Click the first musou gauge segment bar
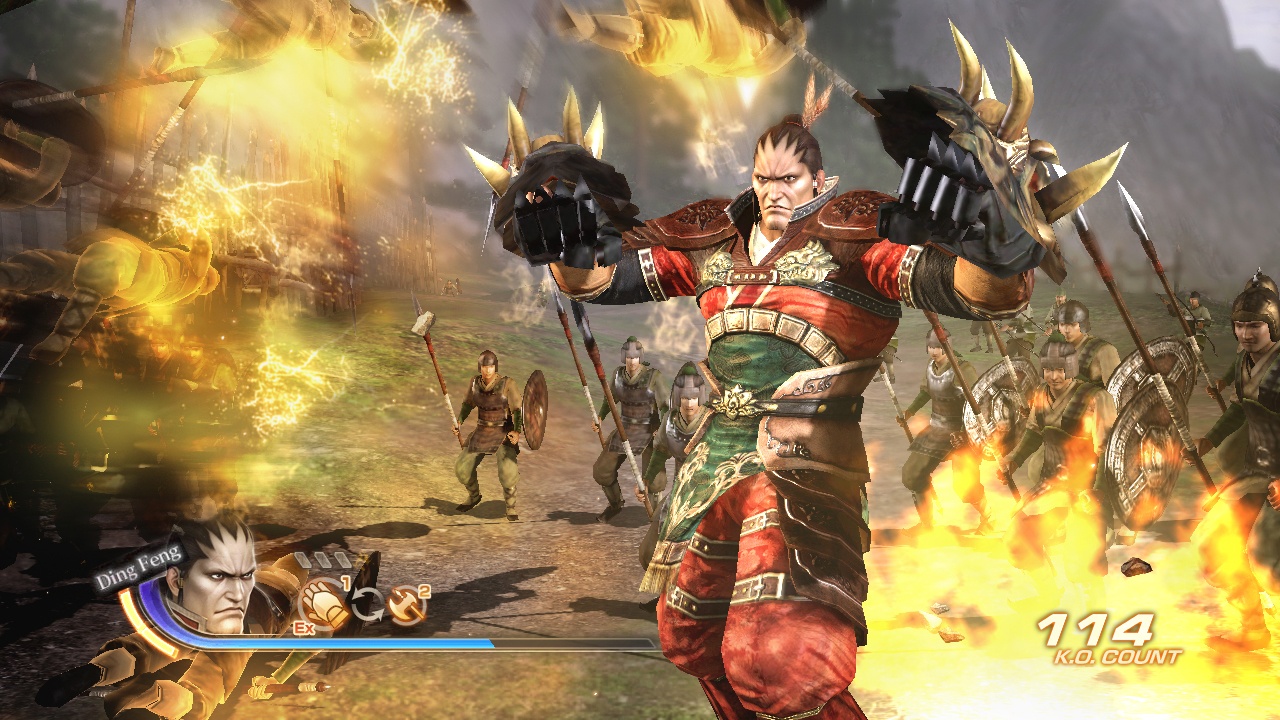 pos(301,558)
